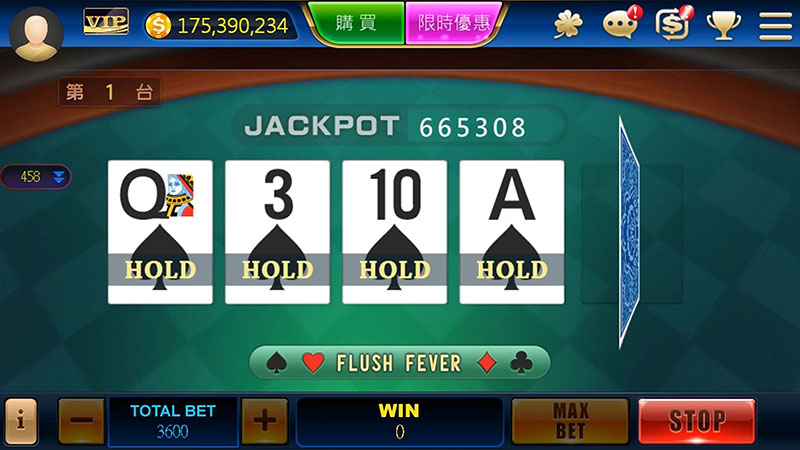Image resolution: width=800 pixels, height=450 pixels.
Task: Decrease total bet with minus button
Action: coord(81,421)
